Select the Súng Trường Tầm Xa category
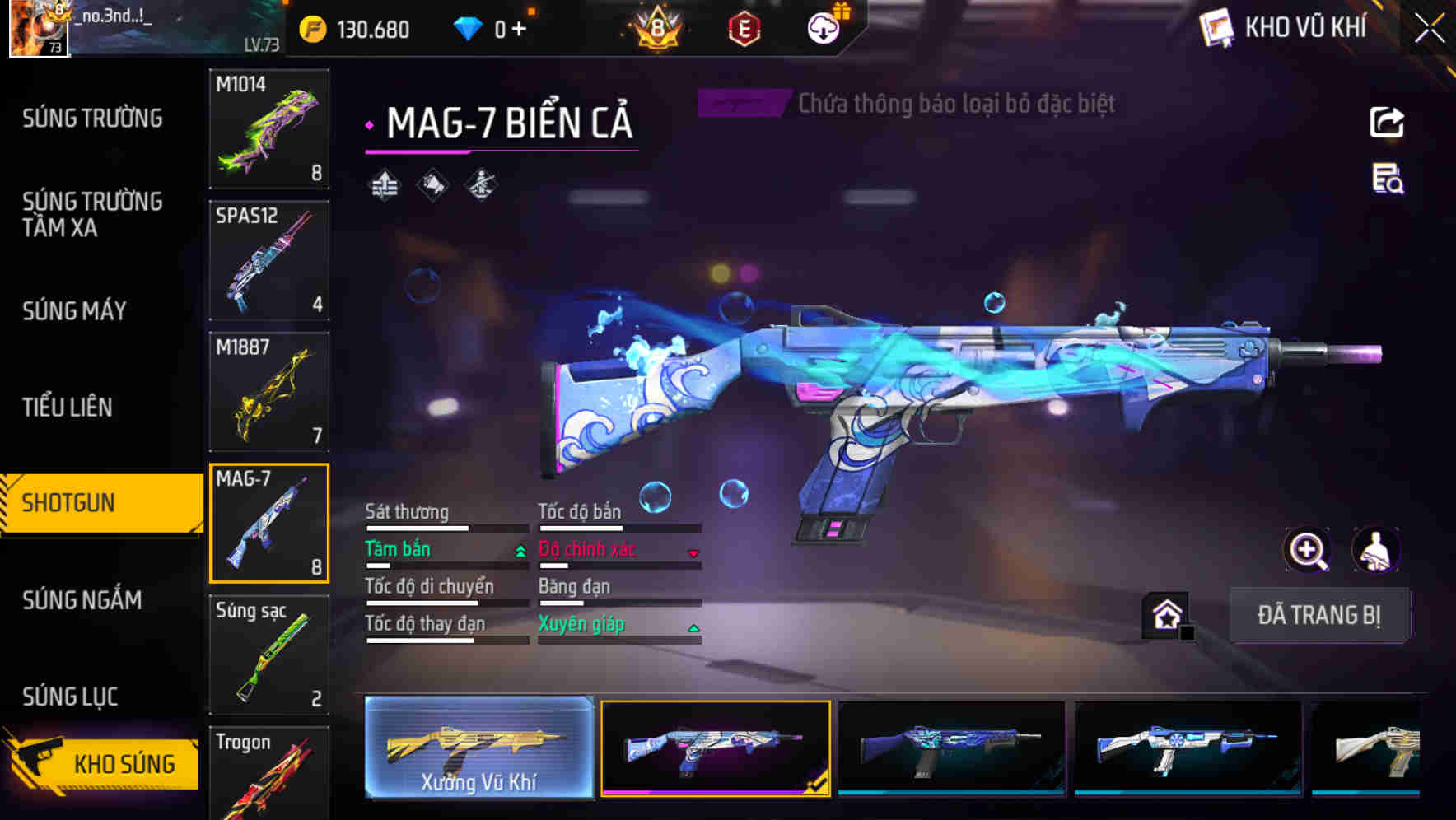 pos(92,214)
